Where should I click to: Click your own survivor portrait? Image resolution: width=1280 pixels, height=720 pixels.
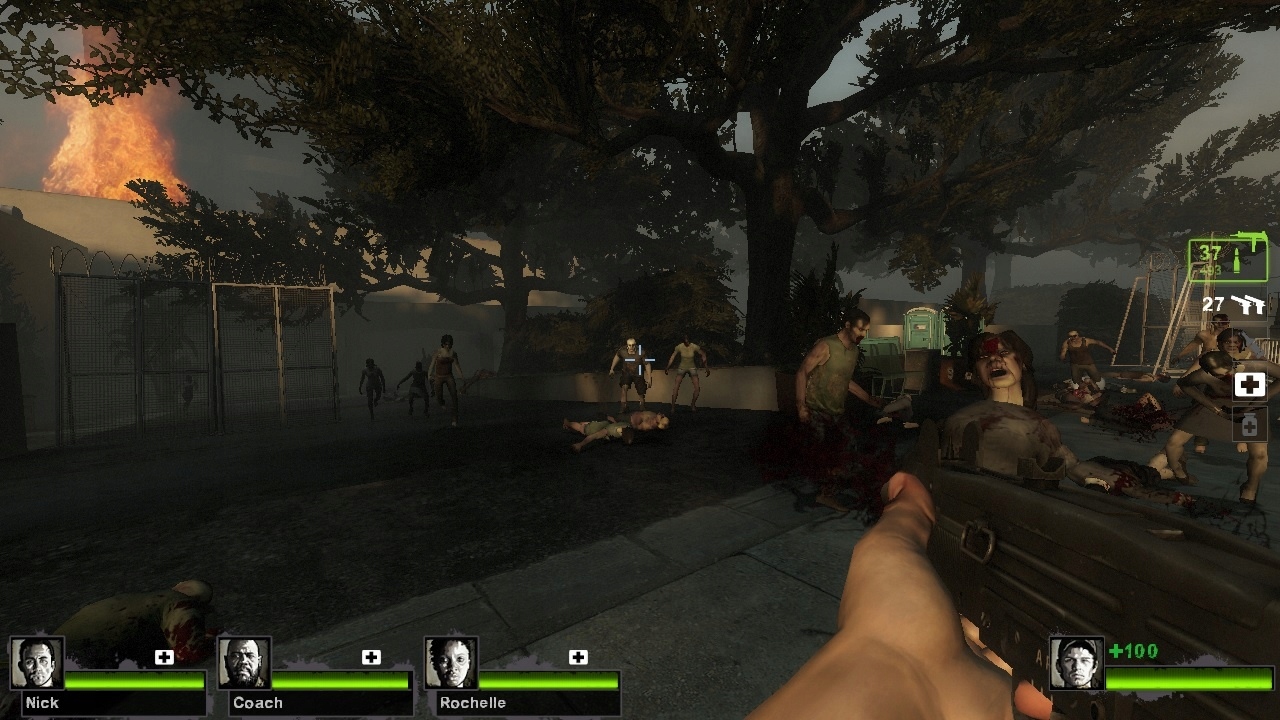pyautogui.click(x=1077, y=663)
